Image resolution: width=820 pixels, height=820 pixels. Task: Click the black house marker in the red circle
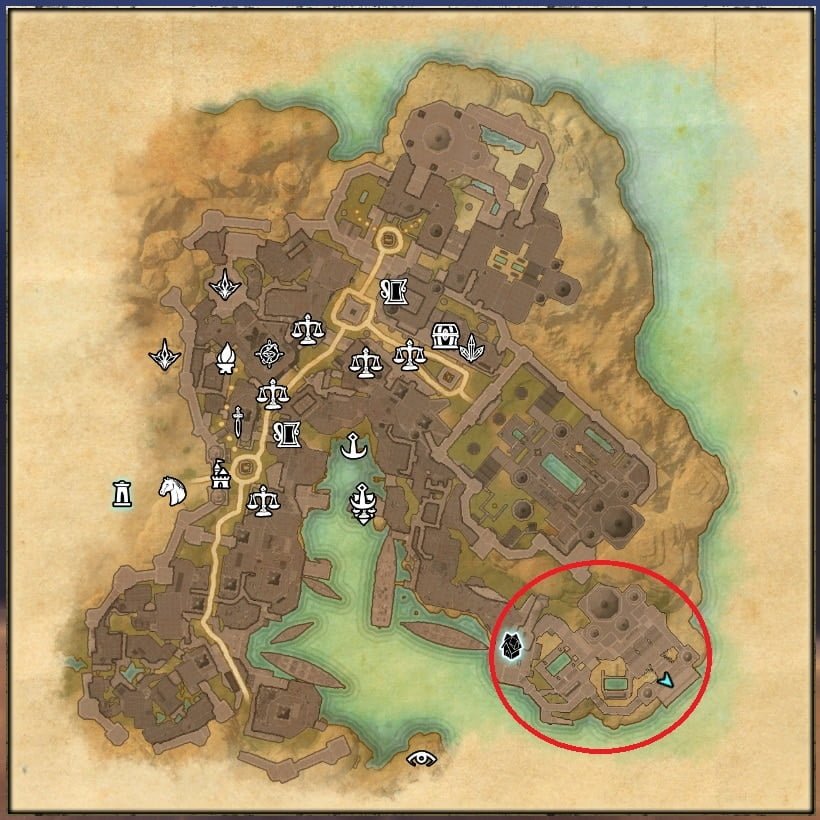tap(513, 649)
